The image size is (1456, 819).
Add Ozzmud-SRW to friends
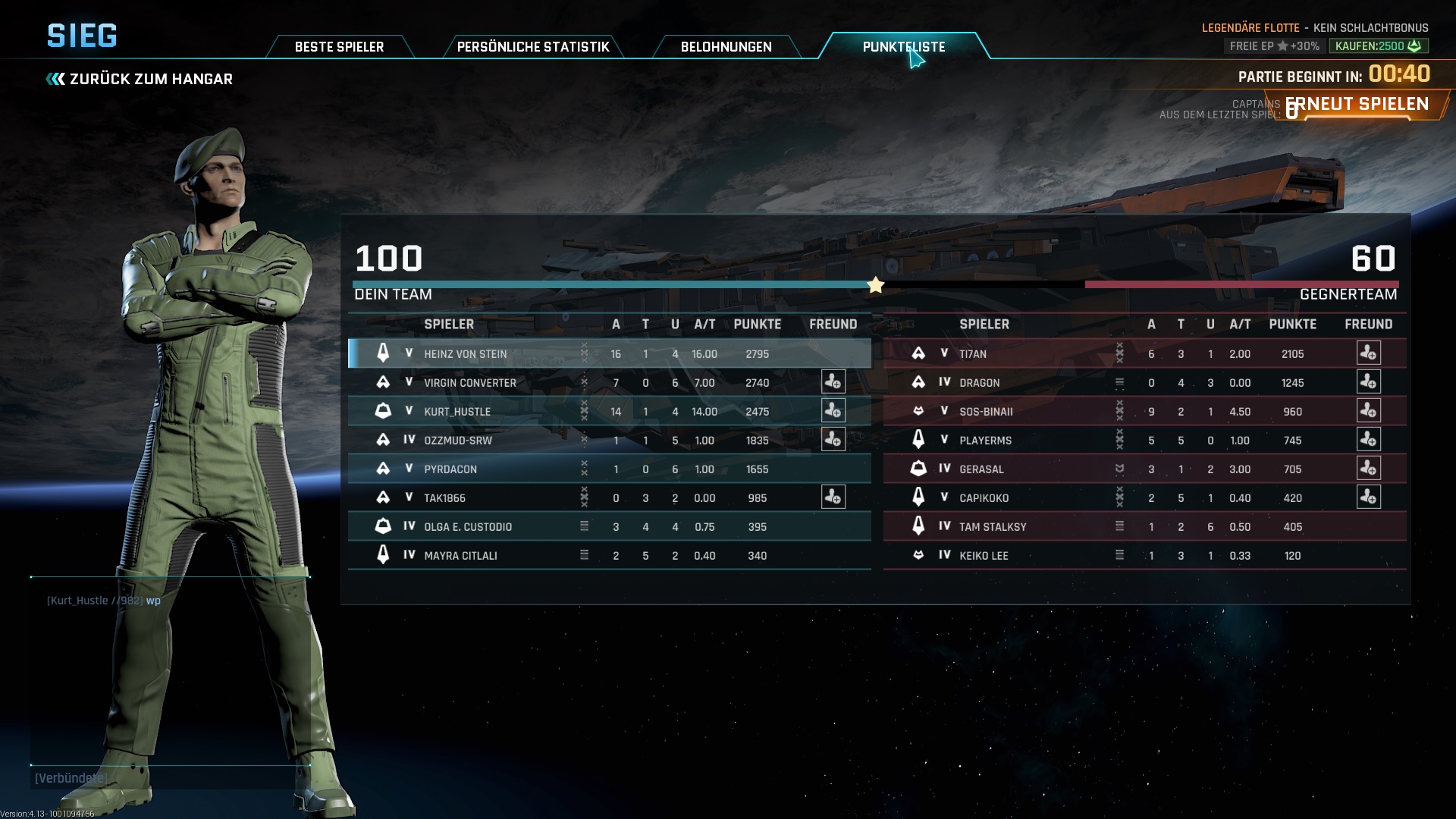(833, 440)
